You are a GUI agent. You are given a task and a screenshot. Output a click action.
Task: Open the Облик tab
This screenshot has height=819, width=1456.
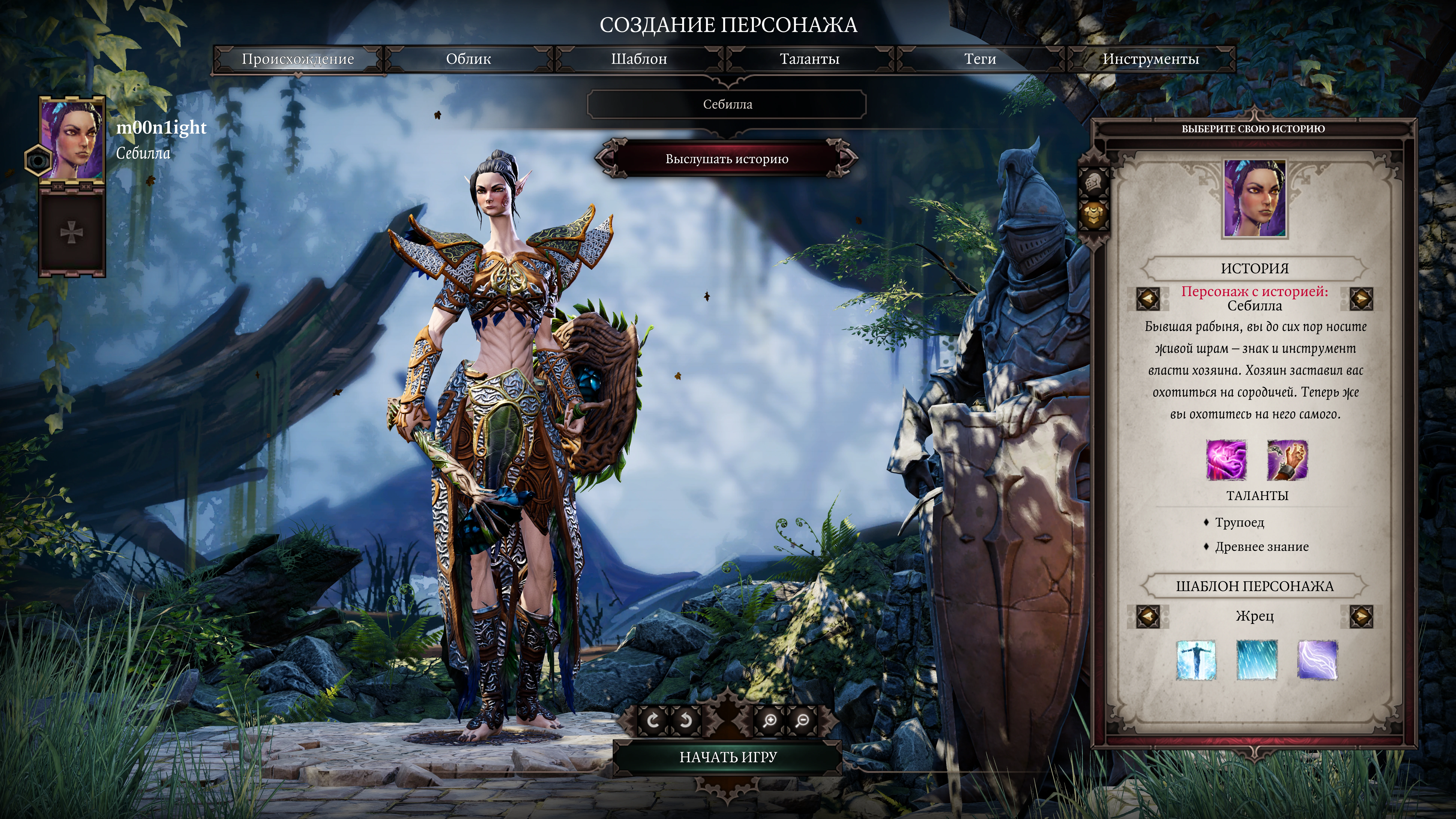coord(469,59)
